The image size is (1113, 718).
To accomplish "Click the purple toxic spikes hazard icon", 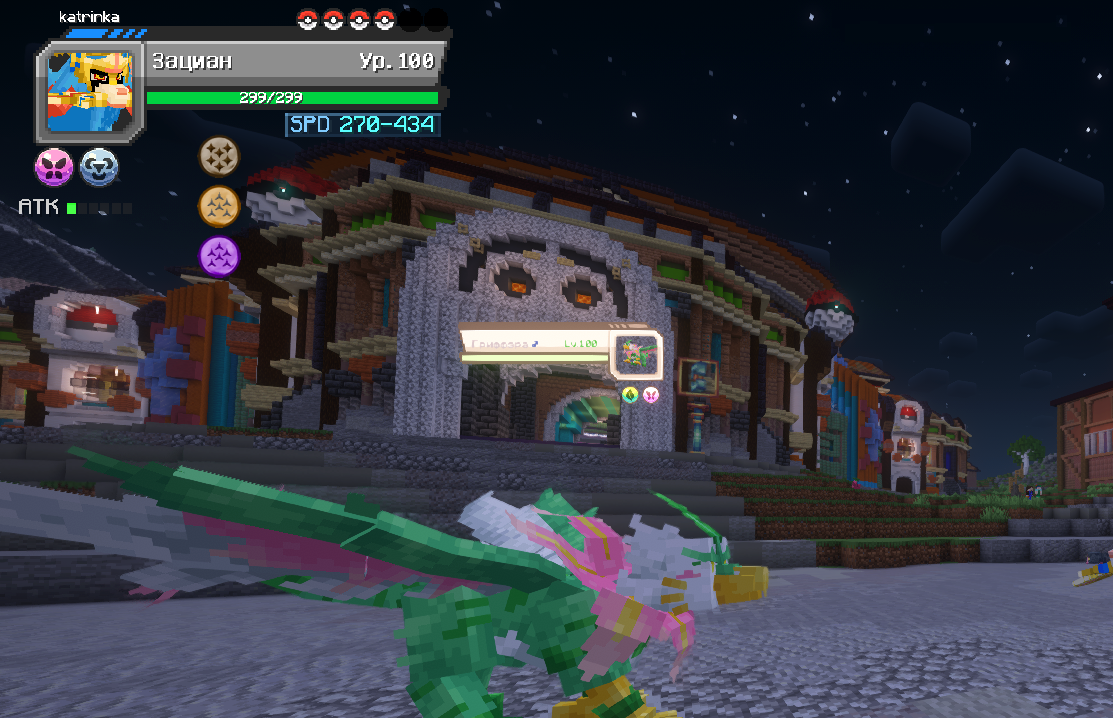I will [220, 256].
